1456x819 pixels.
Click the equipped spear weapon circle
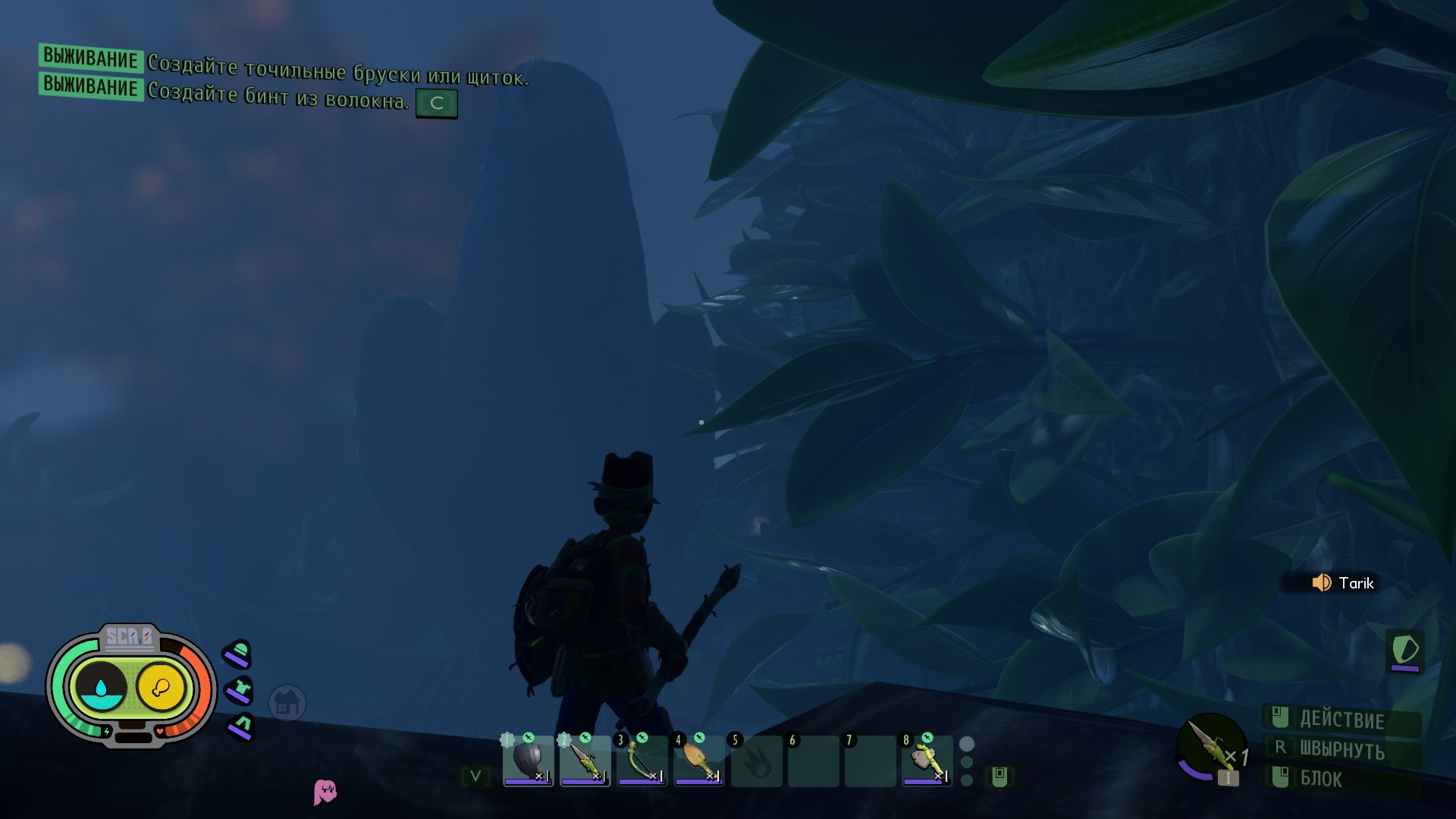click(x=1210, y=745)
